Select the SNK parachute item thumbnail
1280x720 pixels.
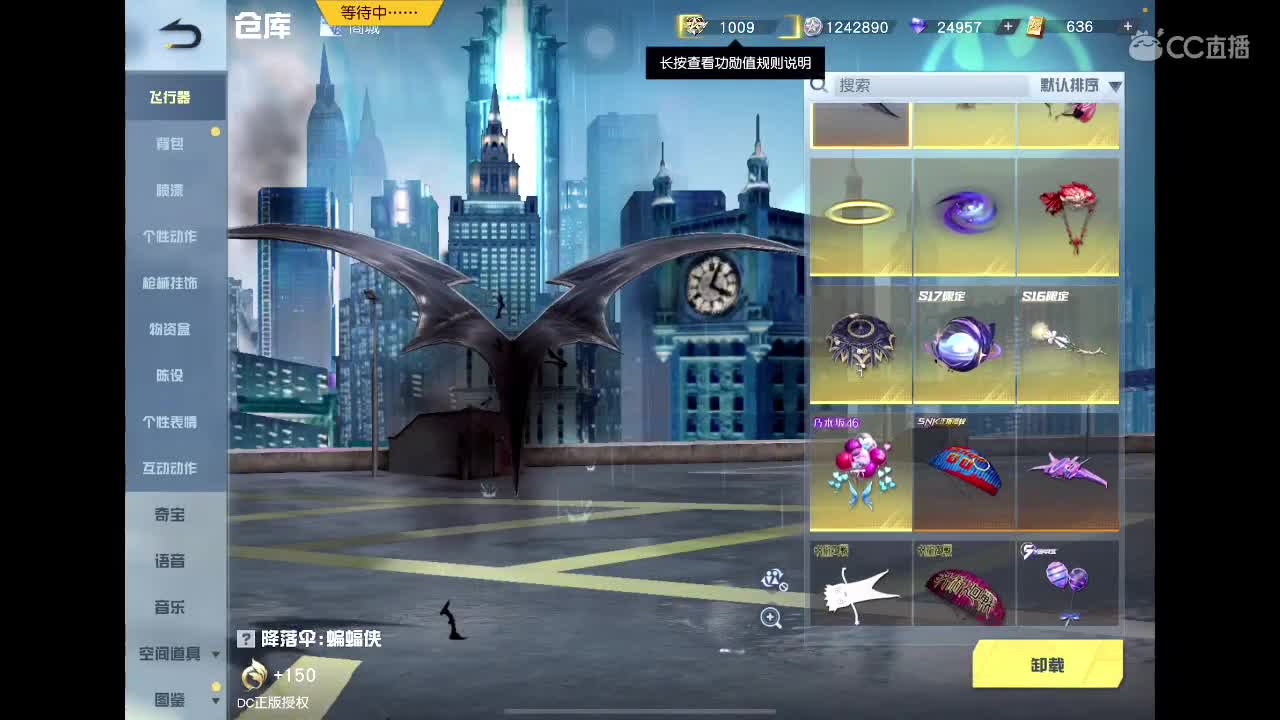coord(964,470)
